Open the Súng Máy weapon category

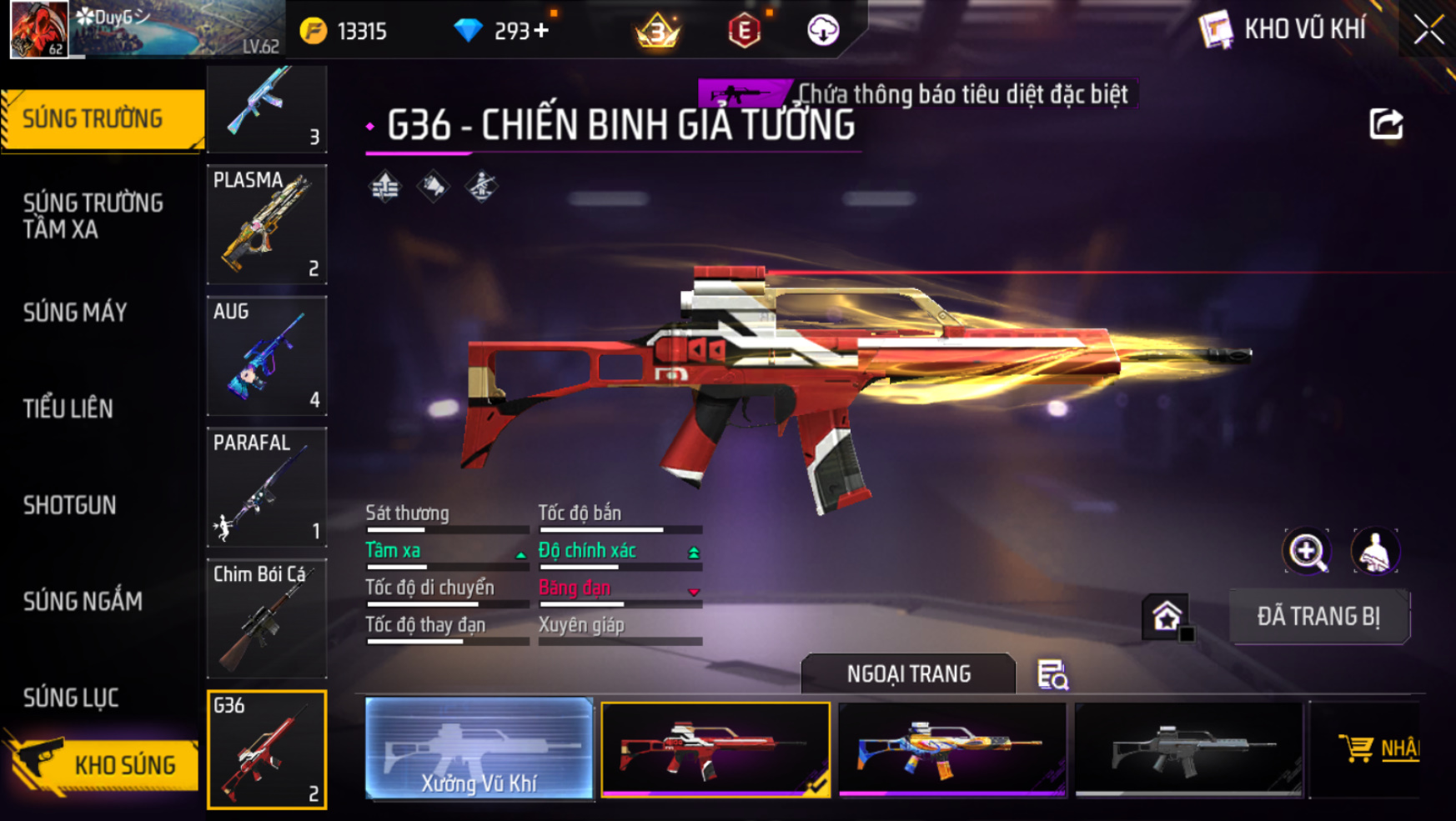pyautogui.click(x=75, y=313)
